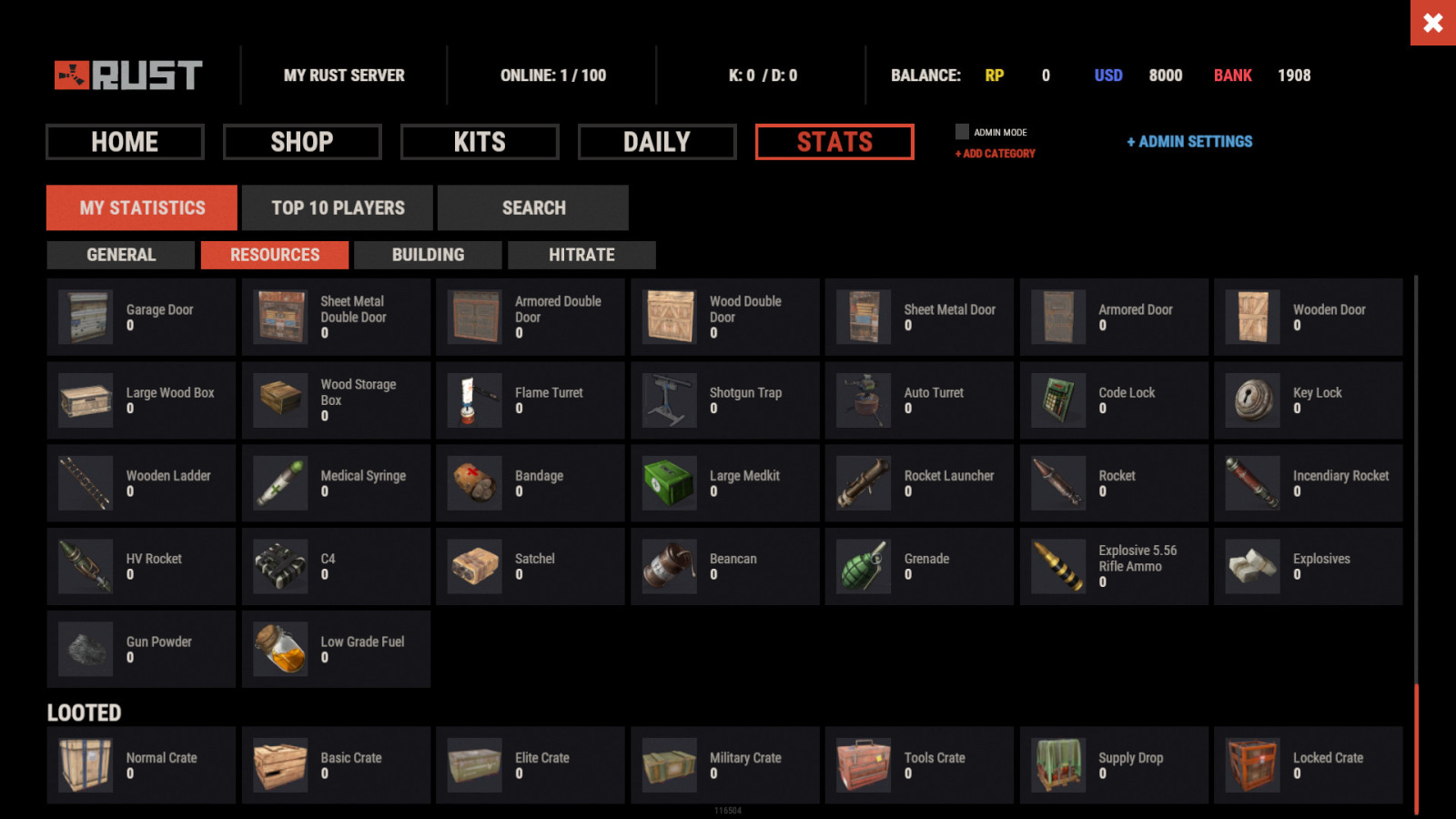The width and height of the screenshot is (1456, 819).
Task: Open the HOME page
Action: click(x=125, y=142)
